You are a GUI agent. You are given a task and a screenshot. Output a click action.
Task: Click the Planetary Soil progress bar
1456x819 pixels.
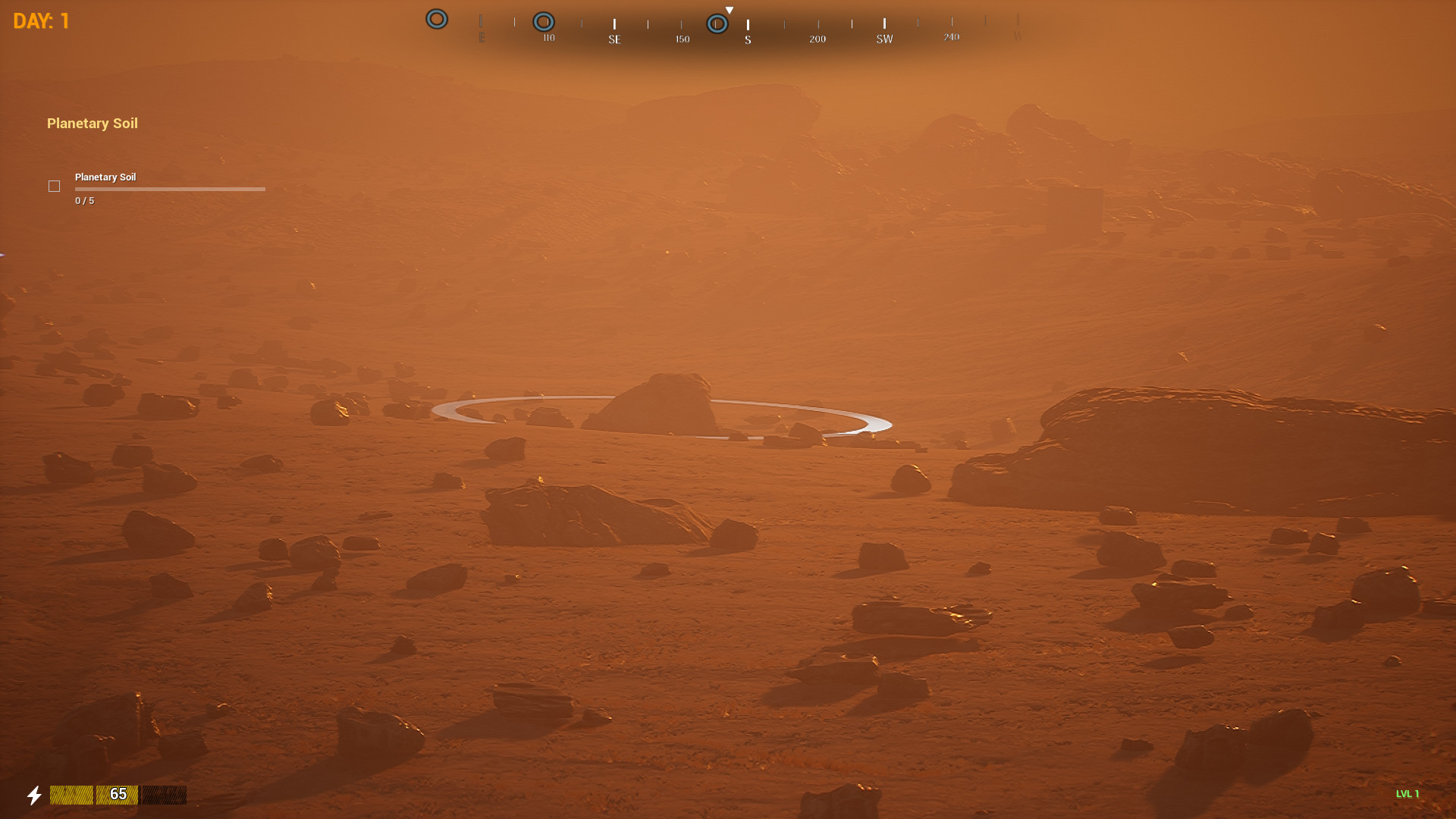click(x=170, y=189)
